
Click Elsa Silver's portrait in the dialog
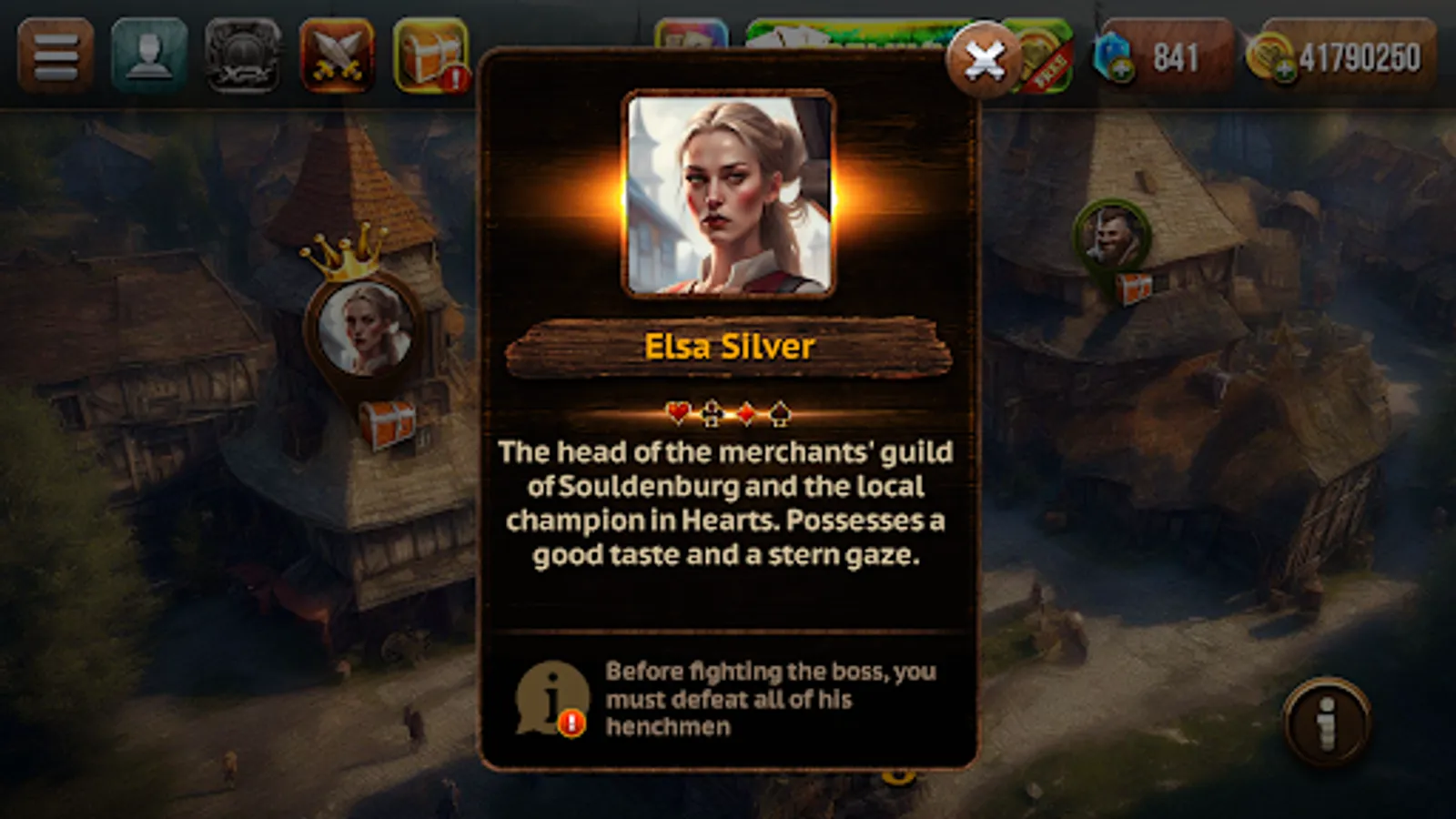point(727,195)
